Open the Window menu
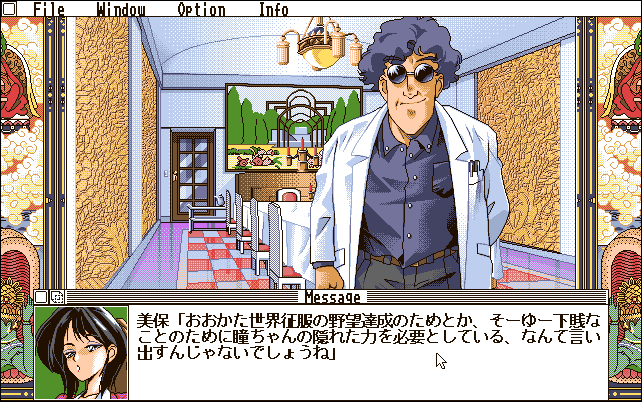 click(x=121, y=10)
